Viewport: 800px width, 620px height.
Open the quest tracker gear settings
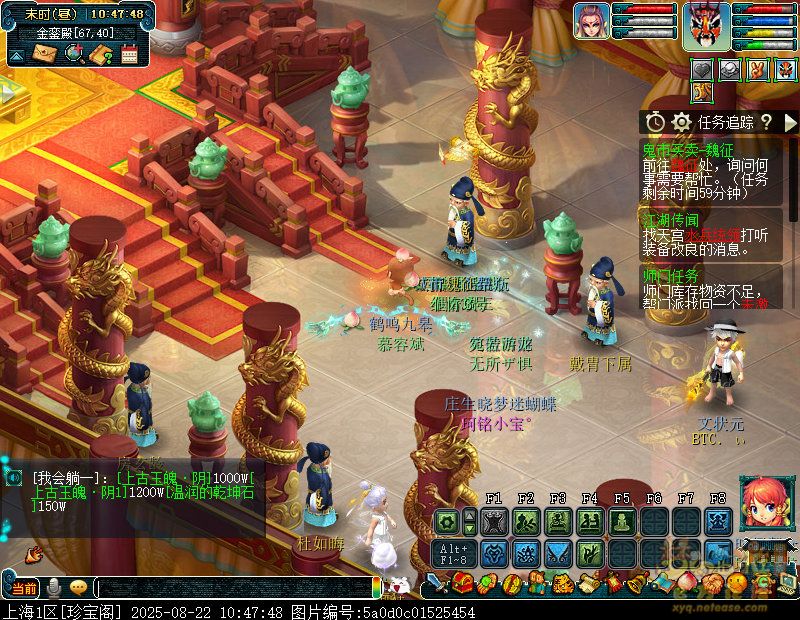[x=682, y=122]
